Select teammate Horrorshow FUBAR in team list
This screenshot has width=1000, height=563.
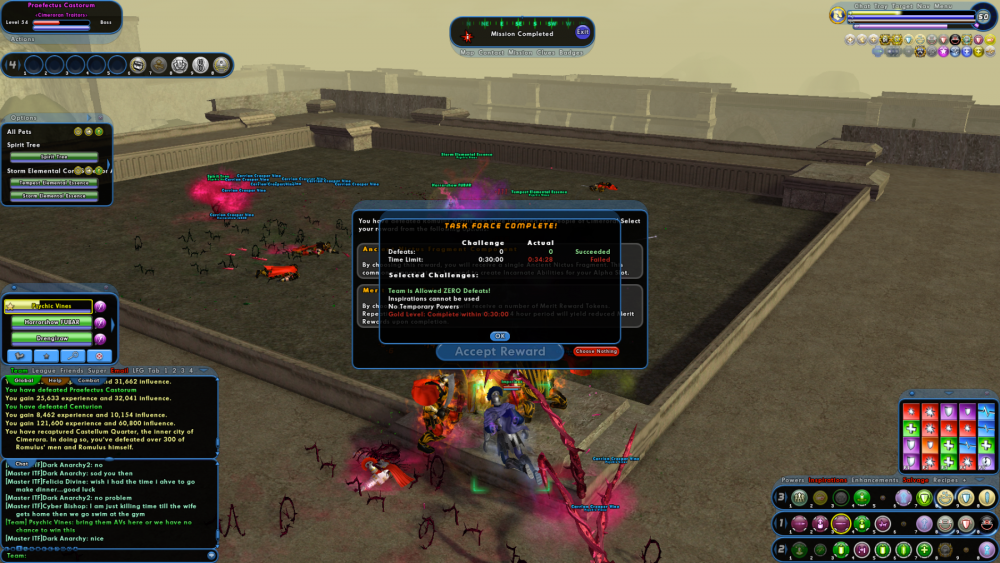[51, 323]
